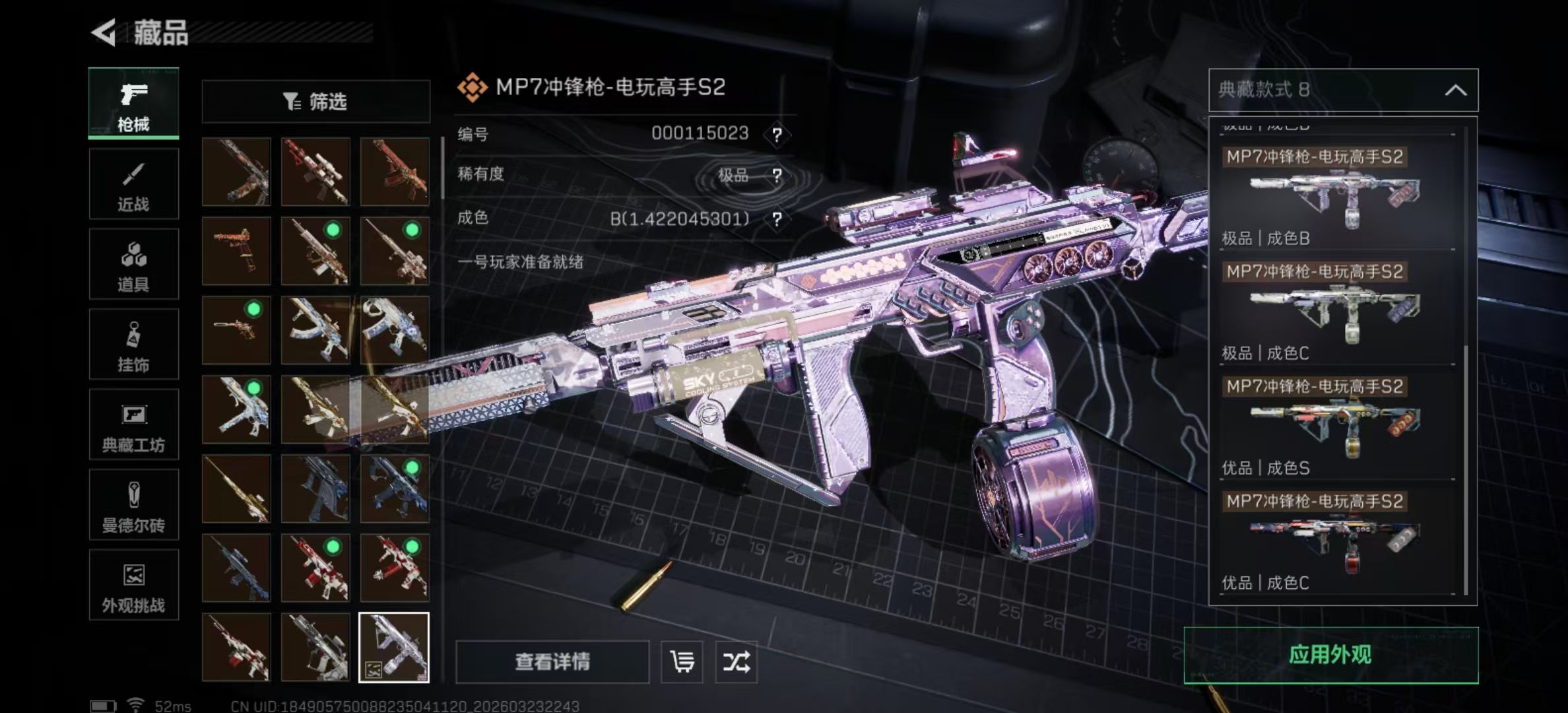The height and width of the screenshot is (713, 1568).
Task: Choose the 曼德尔砖 category
Action: point(133,506)
